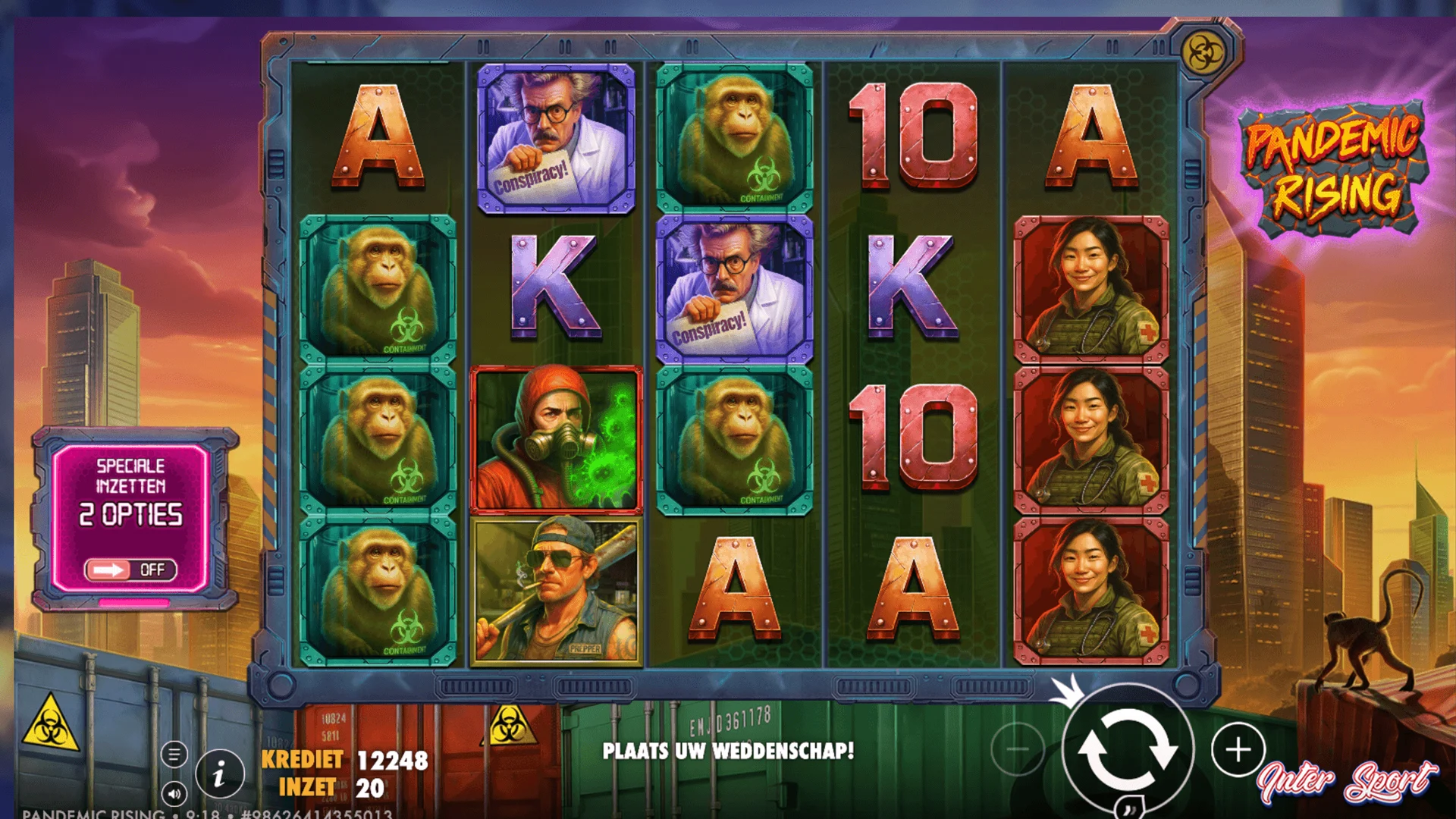Decrease the bet with the minus button
Screen dimensions: 1456x819
1018,750
